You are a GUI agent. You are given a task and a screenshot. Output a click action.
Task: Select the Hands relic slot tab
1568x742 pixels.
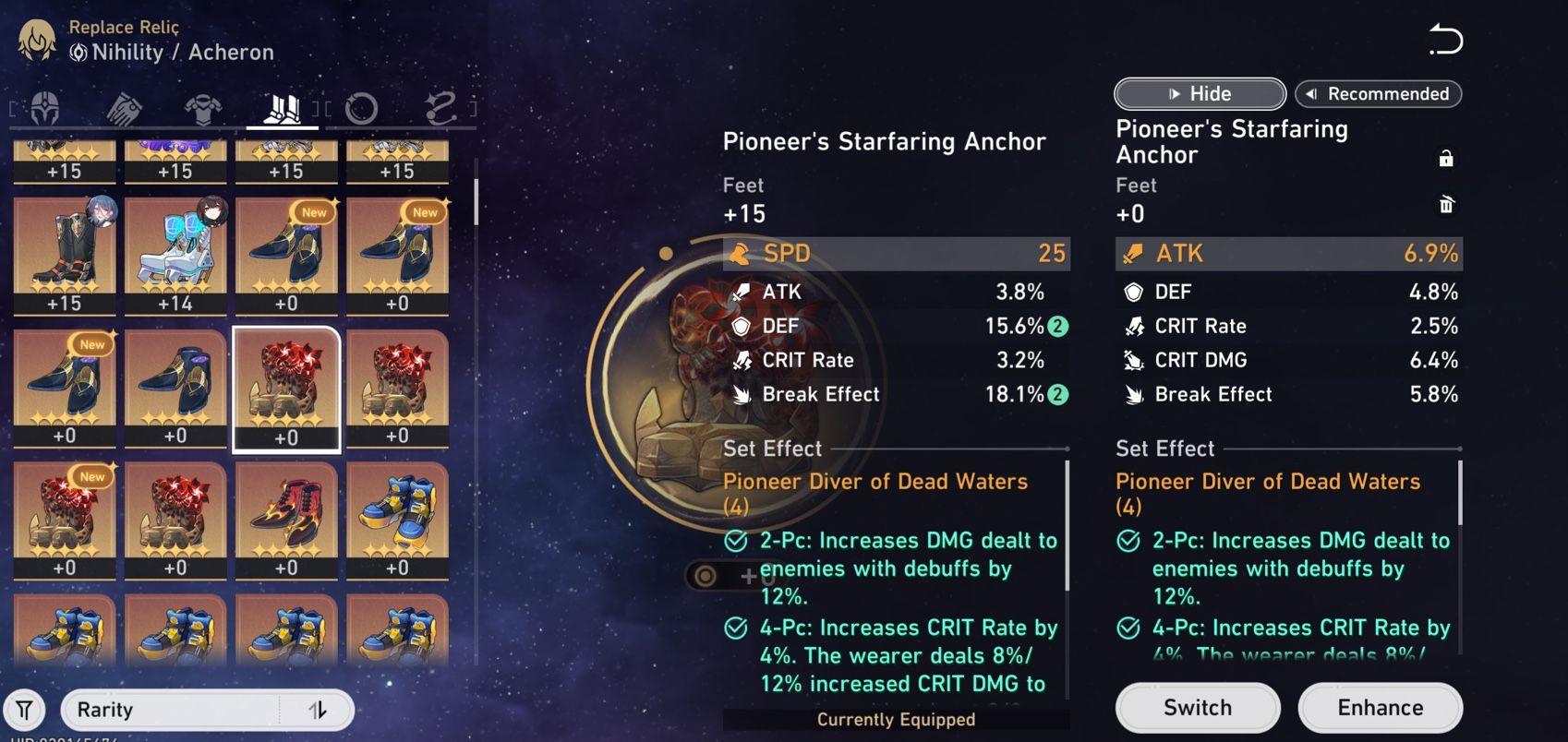click(124, 109)
